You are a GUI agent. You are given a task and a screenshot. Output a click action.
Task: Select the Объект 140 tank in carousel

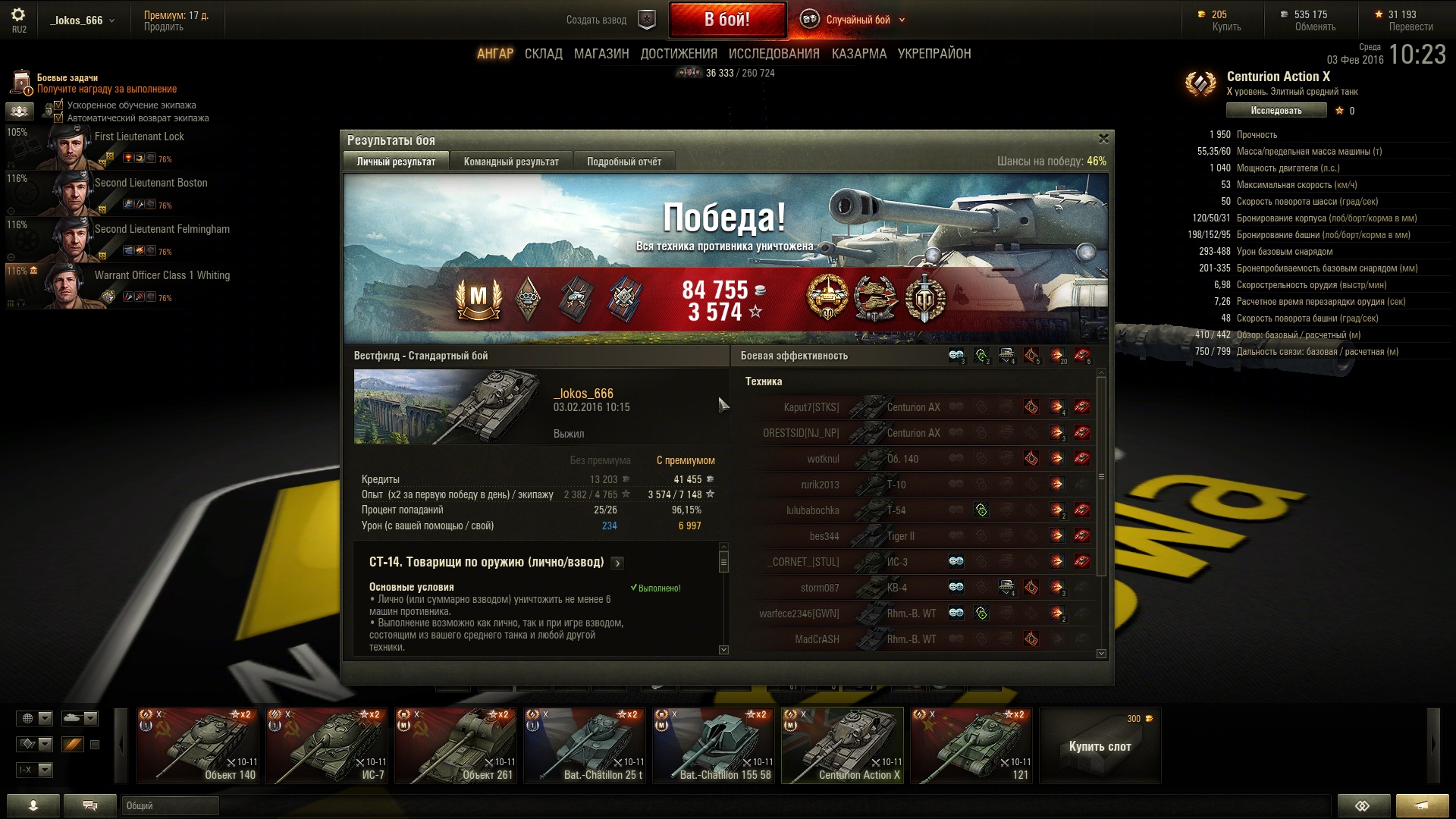[198, 745]
